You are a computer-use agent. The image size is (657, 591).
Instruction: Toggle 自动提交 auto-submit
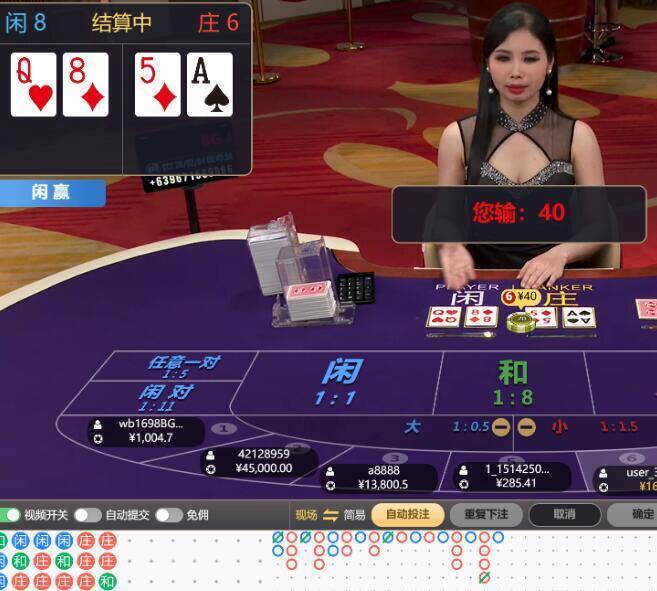pyautogui.click(x=87, y=515)
